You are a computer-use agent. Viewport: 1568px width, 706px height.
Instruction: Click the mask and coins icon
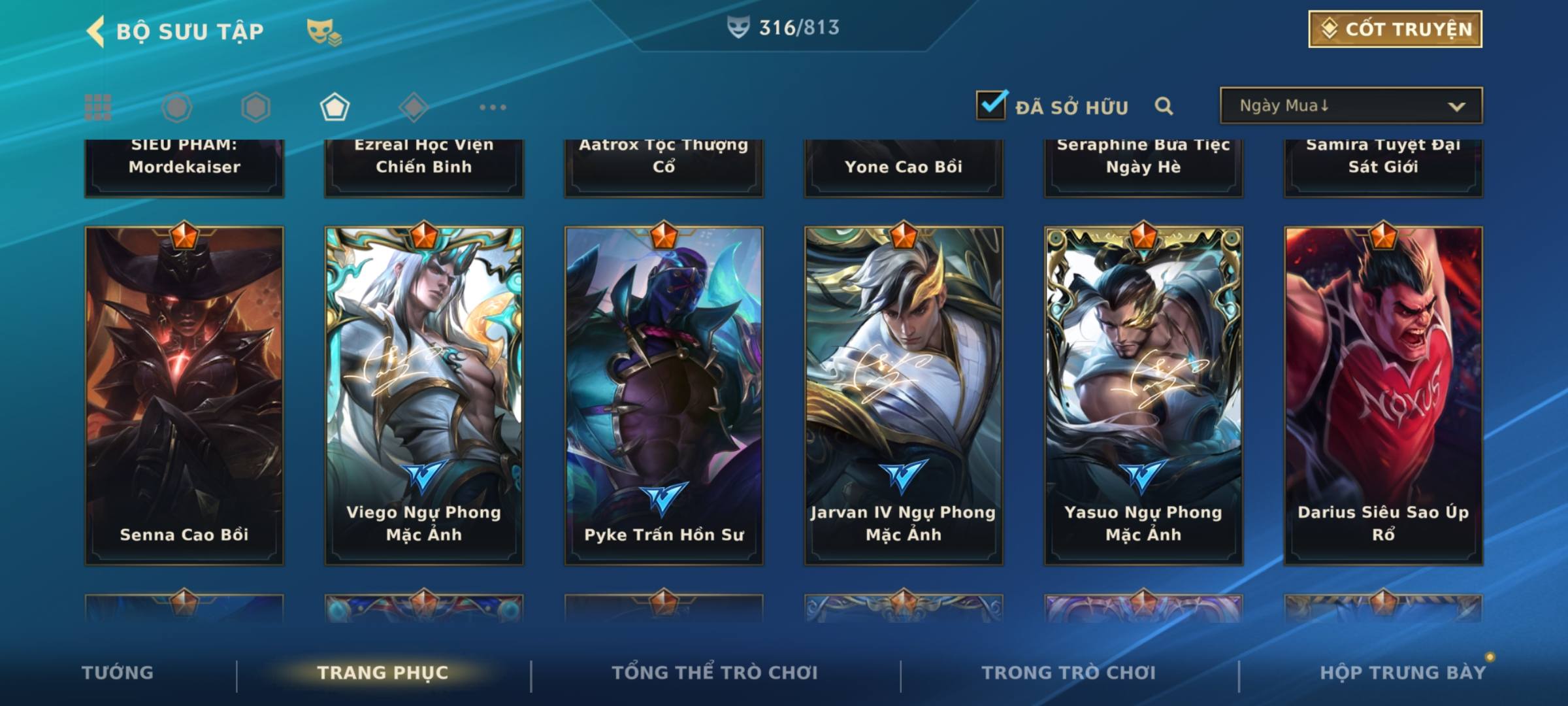(x=324, y=31)
